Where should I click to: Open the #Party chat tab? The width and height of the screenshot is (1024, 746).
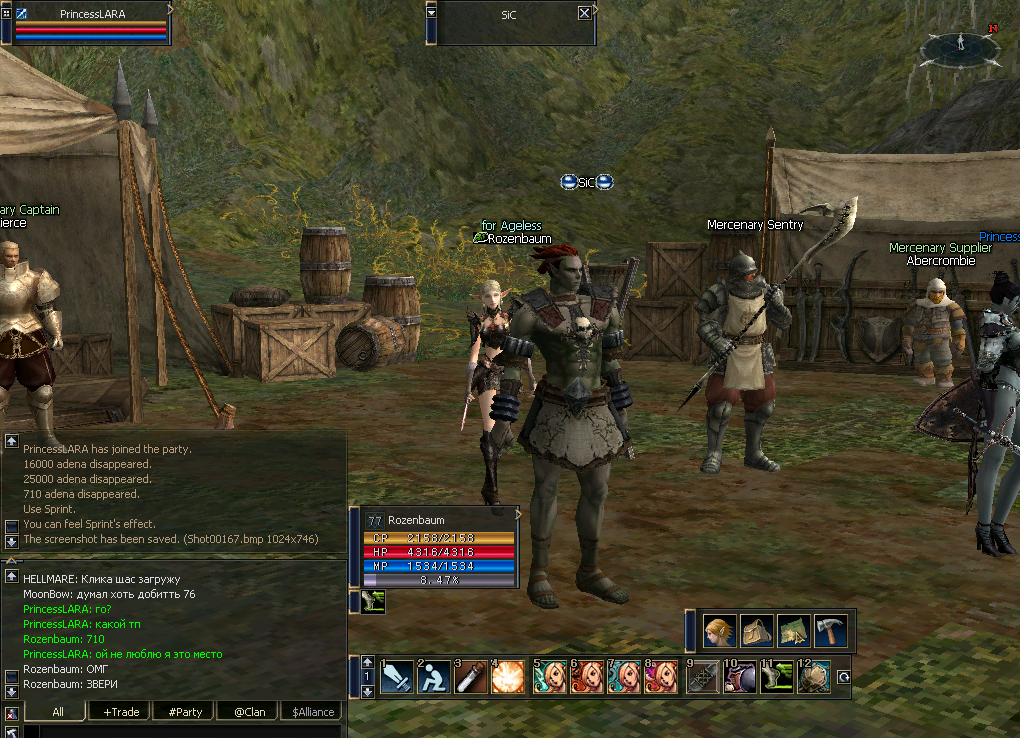coord(185,712)
